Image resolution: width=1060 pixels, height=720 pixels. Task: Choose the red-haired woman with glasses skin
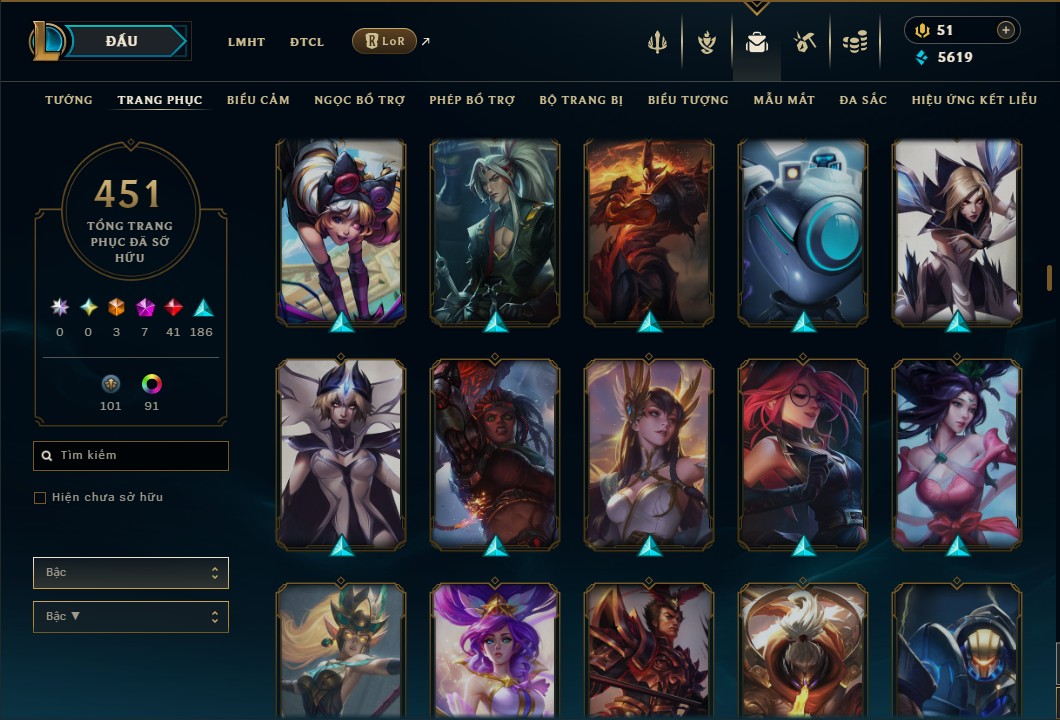[803, 453]
